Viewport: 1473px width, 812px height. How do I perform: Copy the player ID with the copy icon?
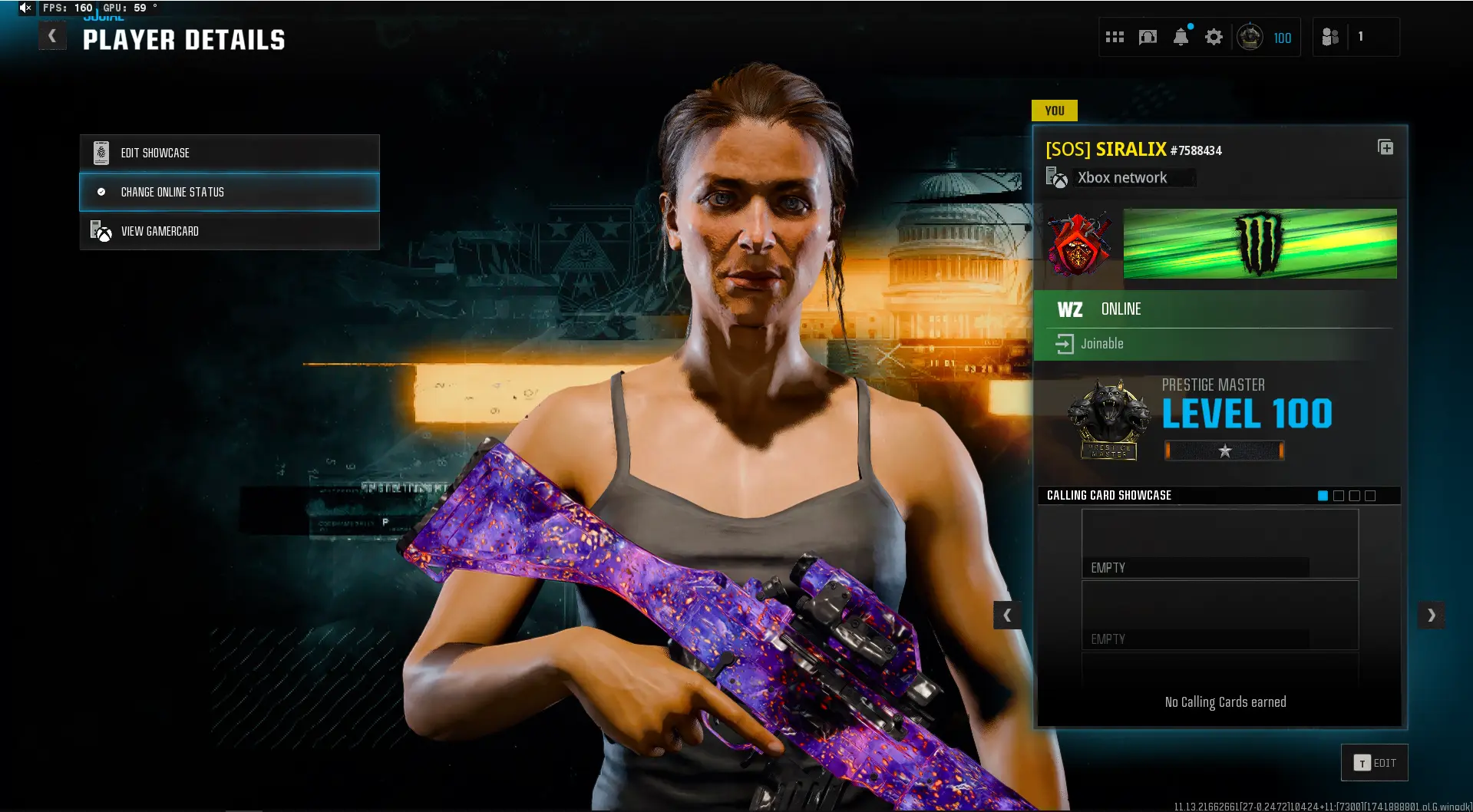[1386, 147]
